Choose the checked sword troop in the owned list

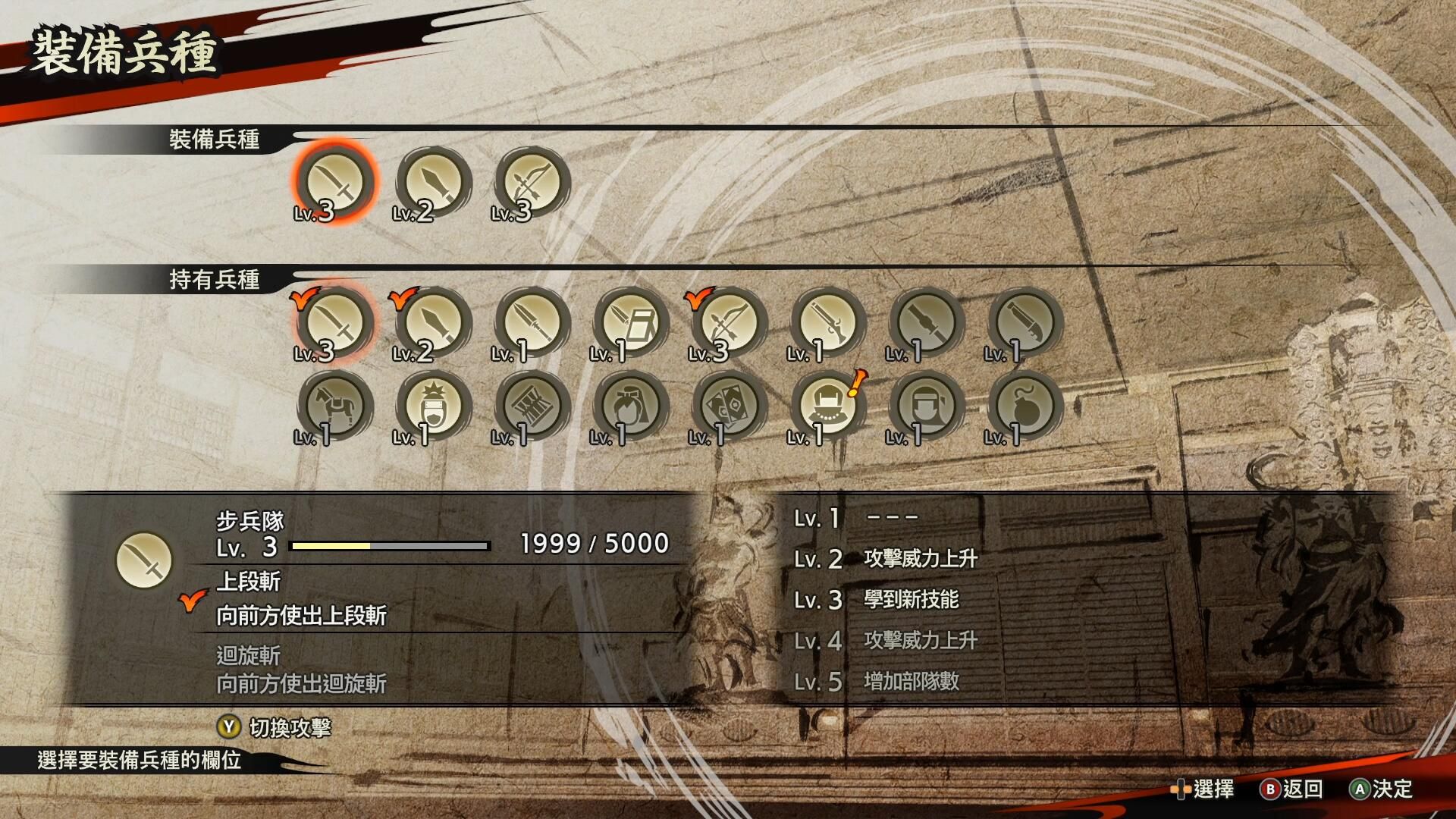(x=334, y=322)
